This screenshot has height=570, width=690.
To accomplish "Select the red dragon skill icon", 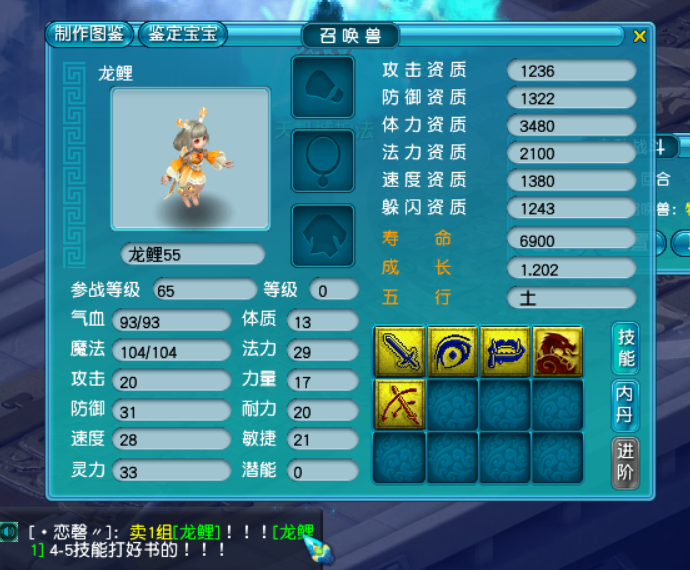I will point(557,352).
